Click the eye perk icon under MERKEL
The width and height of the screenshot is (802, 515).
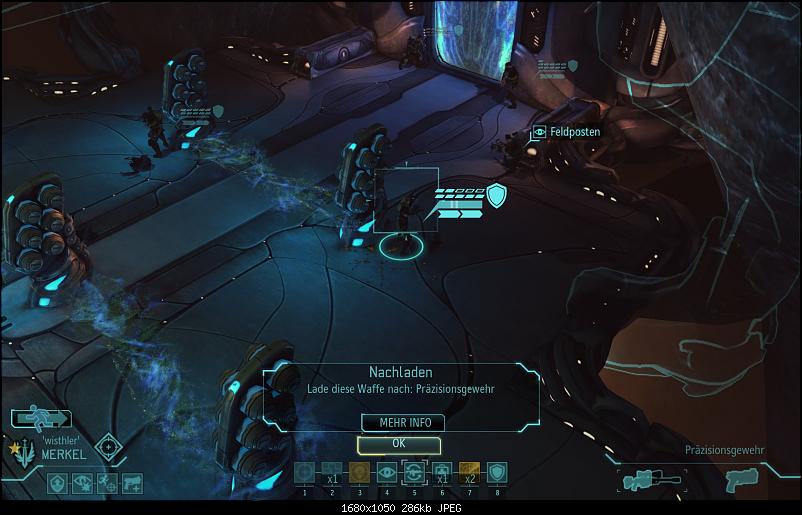point(83,482)
